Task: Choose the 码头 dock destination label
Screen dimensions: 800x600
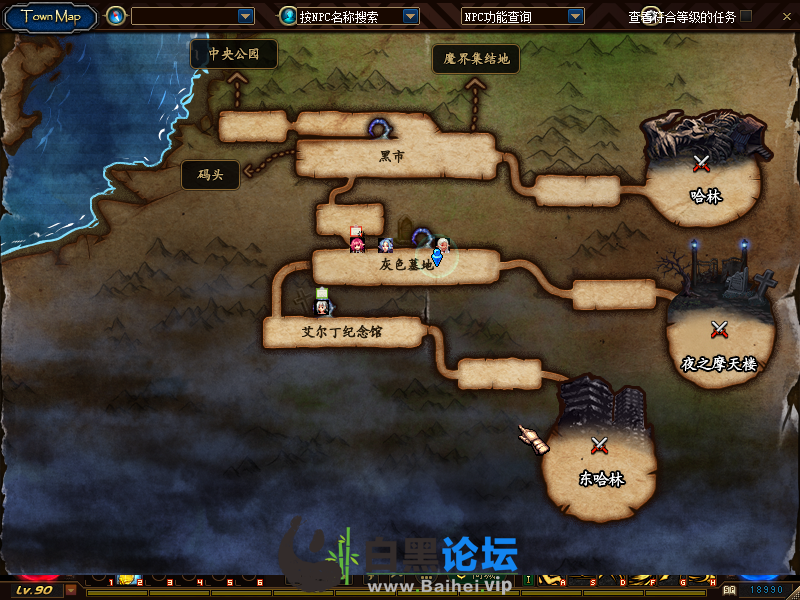Action: pos(210,175)
